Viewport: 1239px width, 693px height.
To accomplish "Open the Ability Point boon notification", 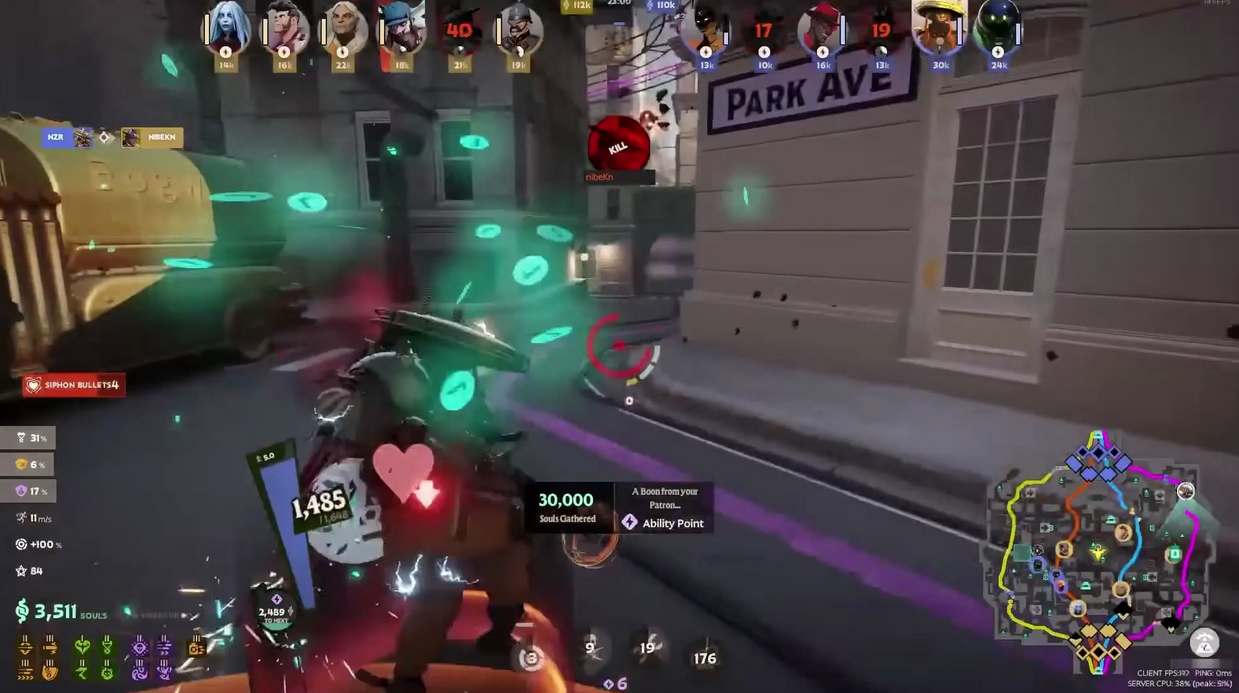I will click(620, 508).
